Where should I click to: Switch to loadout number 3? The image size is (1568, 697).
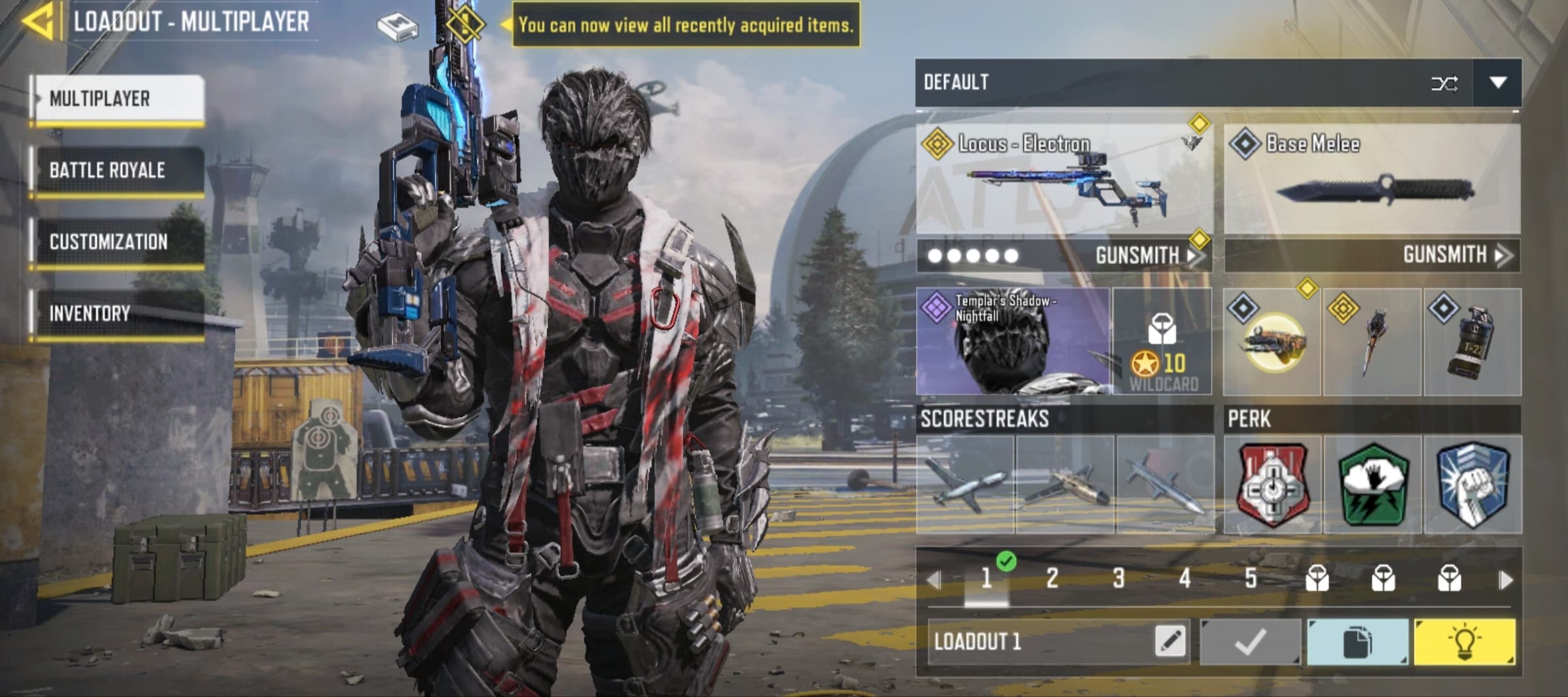tap(1119, 578)
